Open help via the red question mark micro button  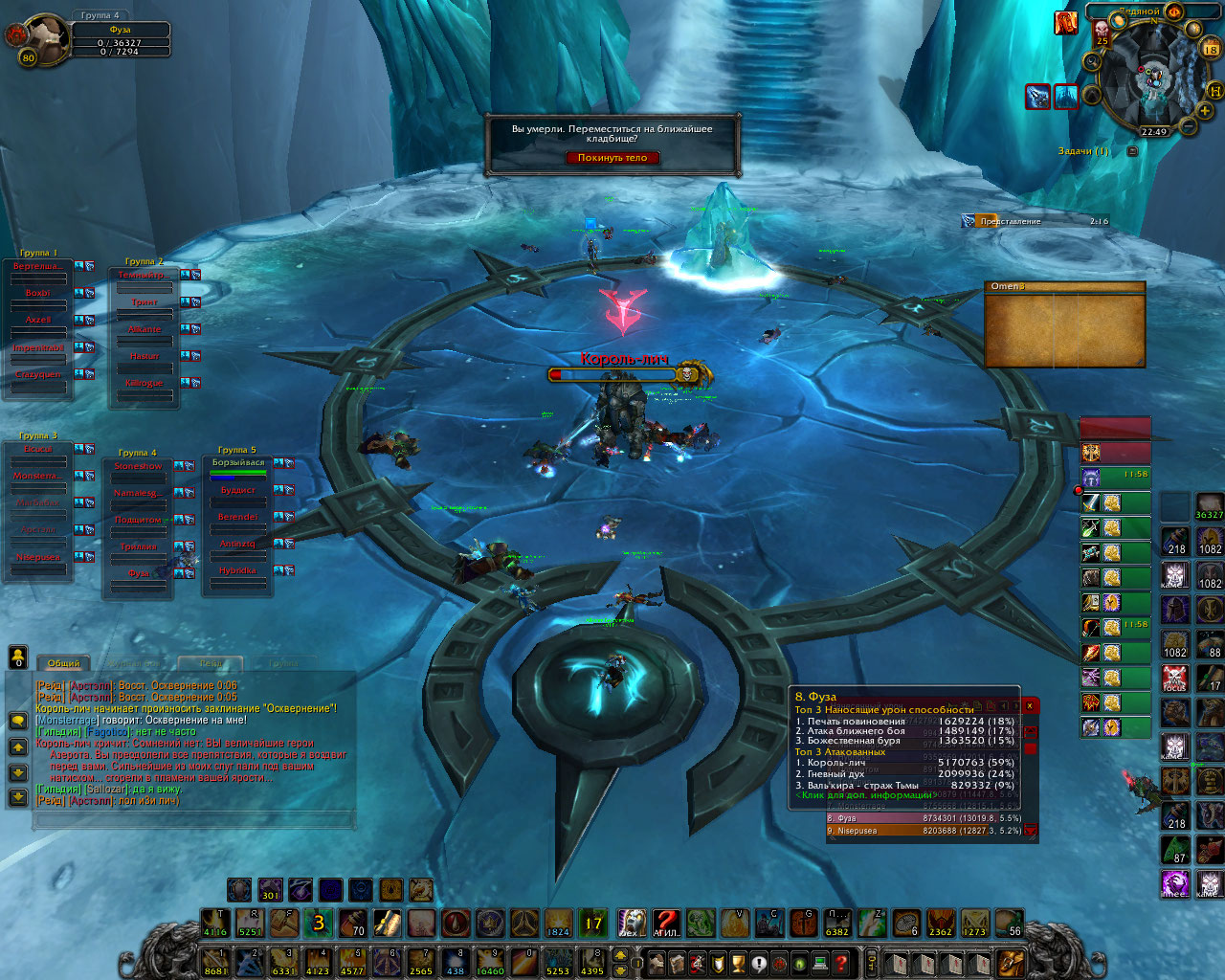[x=841, y=962]
